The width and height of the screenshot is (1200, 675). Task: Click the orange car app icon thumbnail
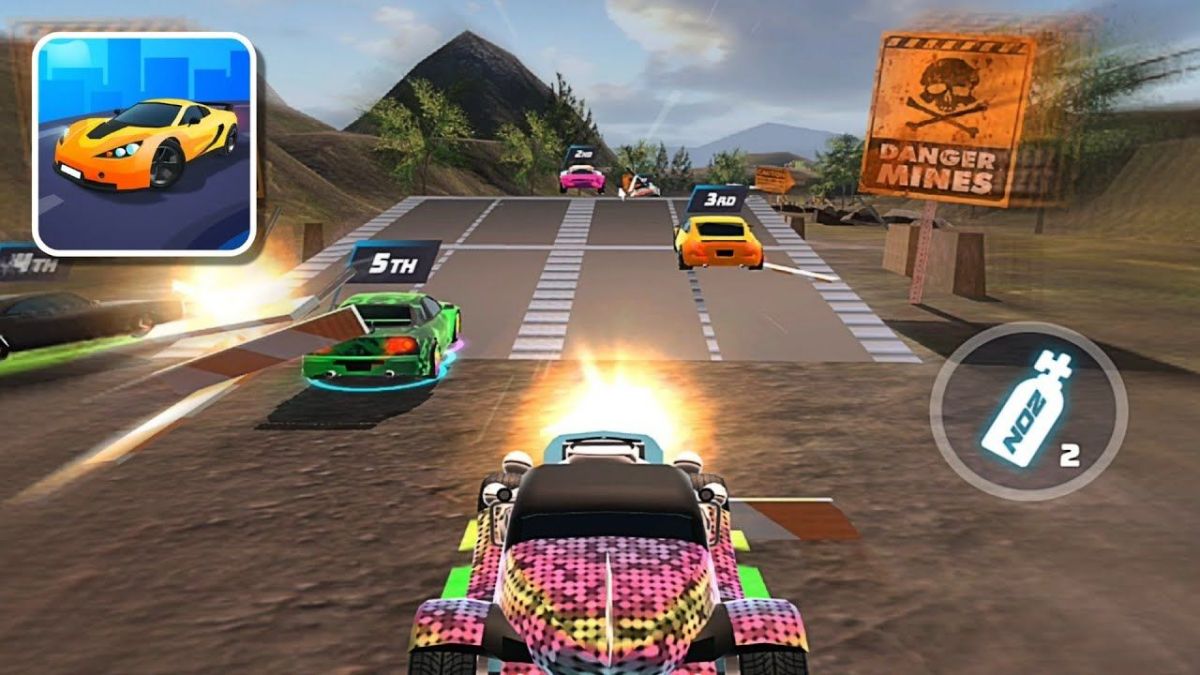(x=145, y=144)
